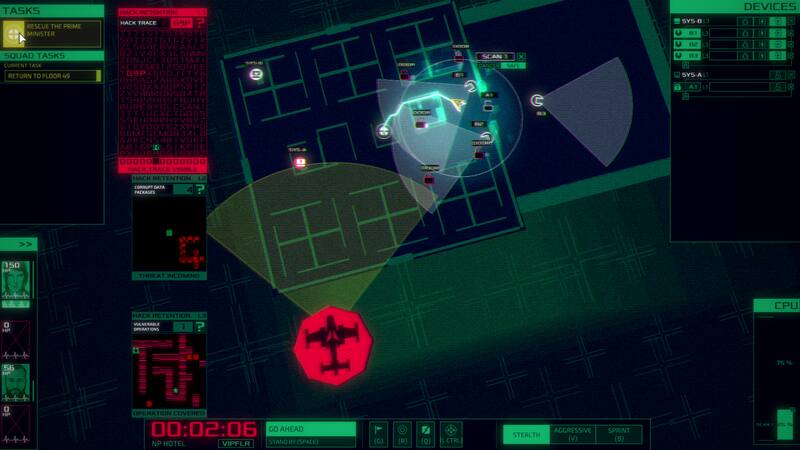Switch to Sprint mode
Viewport: 800px width, 450px height.
pyautogui.click(x=619, y=434)
